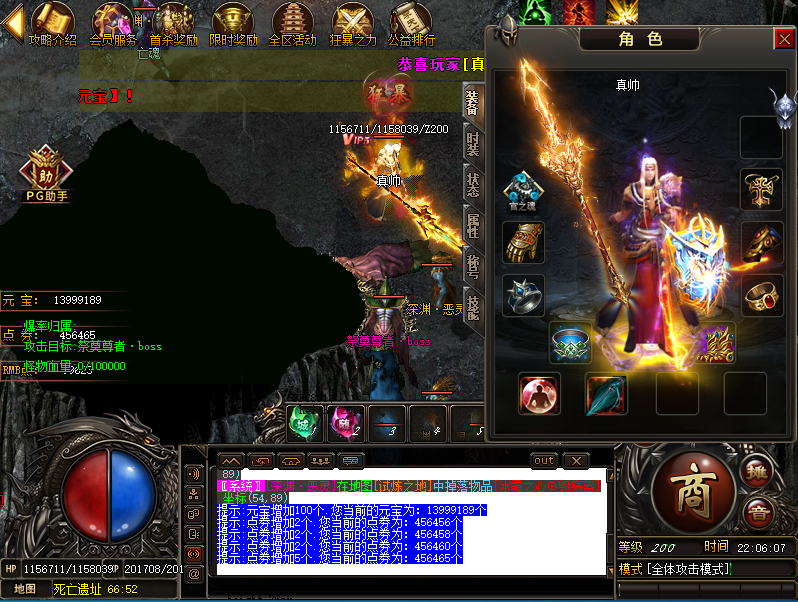Switch to the 状态 status tab

coord(473,185)
